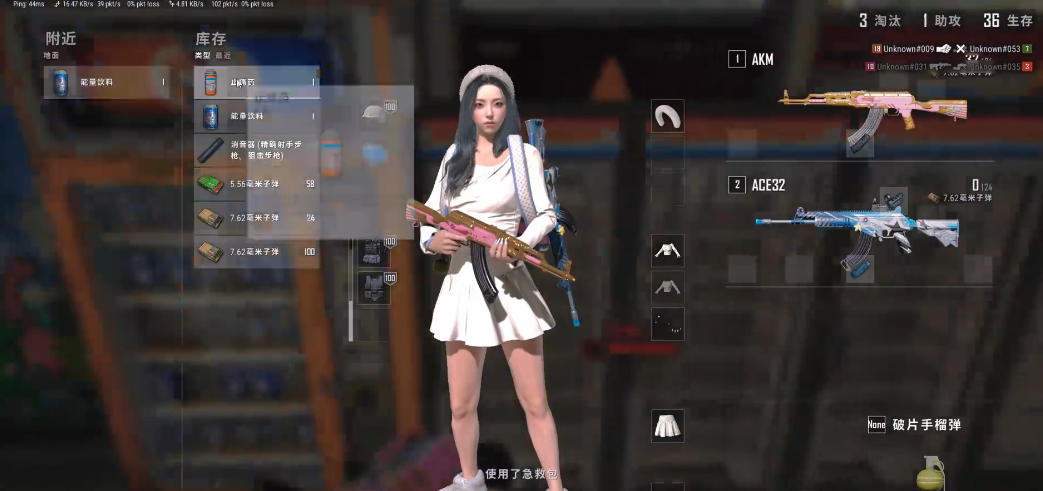Select the white skirt clothing slot
Screen dimensions: 1043x491
(667, 426)
